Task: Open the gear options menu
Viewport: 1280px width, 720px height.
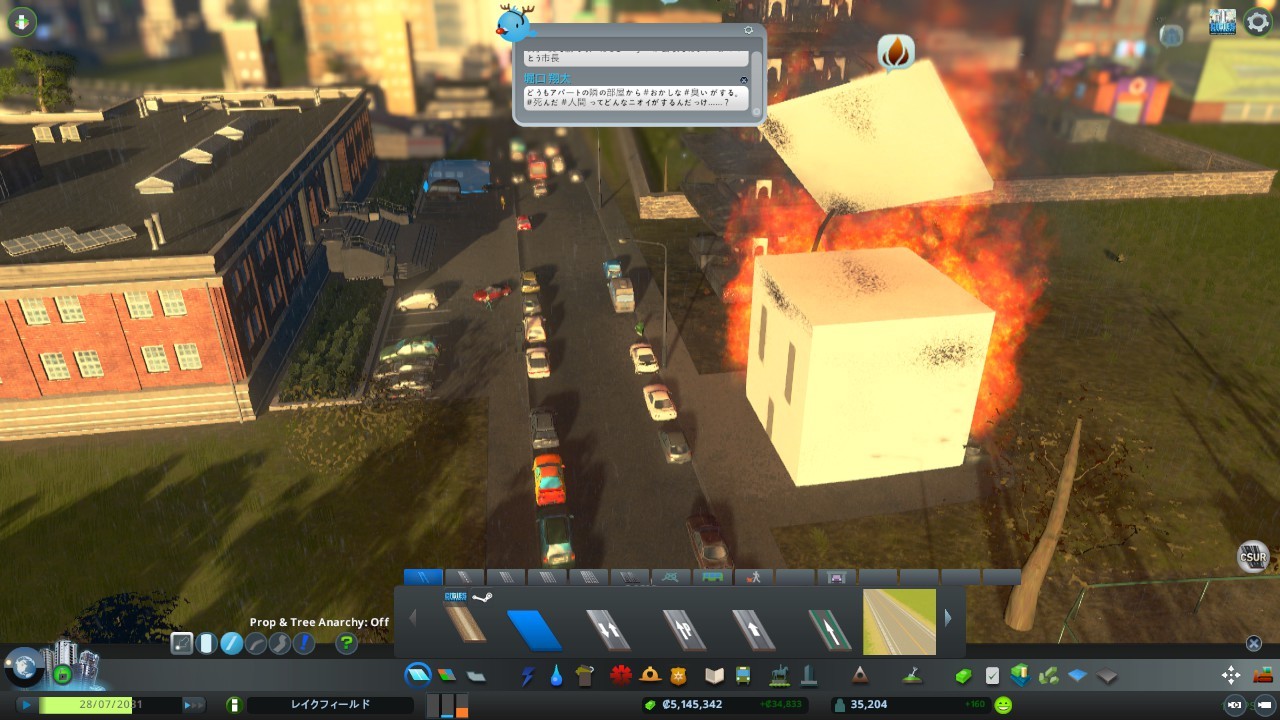Action: (1257, 22)
